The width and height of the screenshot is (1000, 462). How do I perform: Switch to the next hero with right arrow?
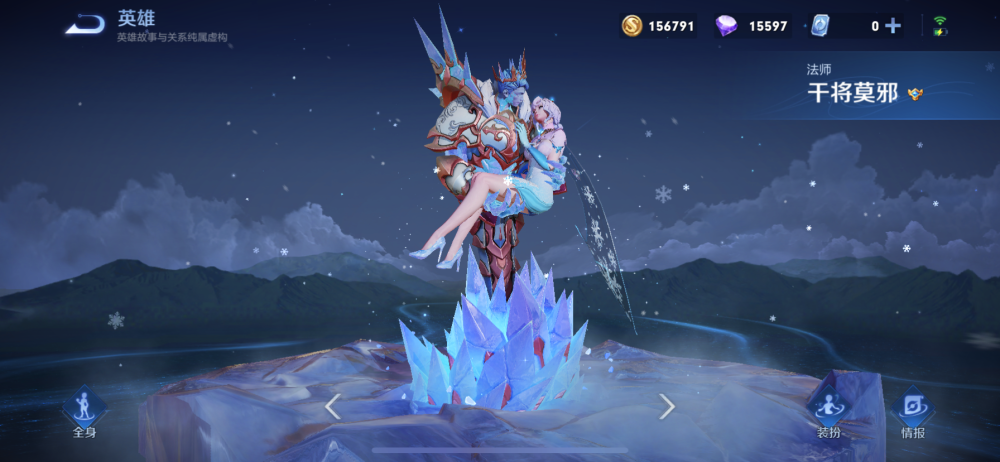(667, 406)
